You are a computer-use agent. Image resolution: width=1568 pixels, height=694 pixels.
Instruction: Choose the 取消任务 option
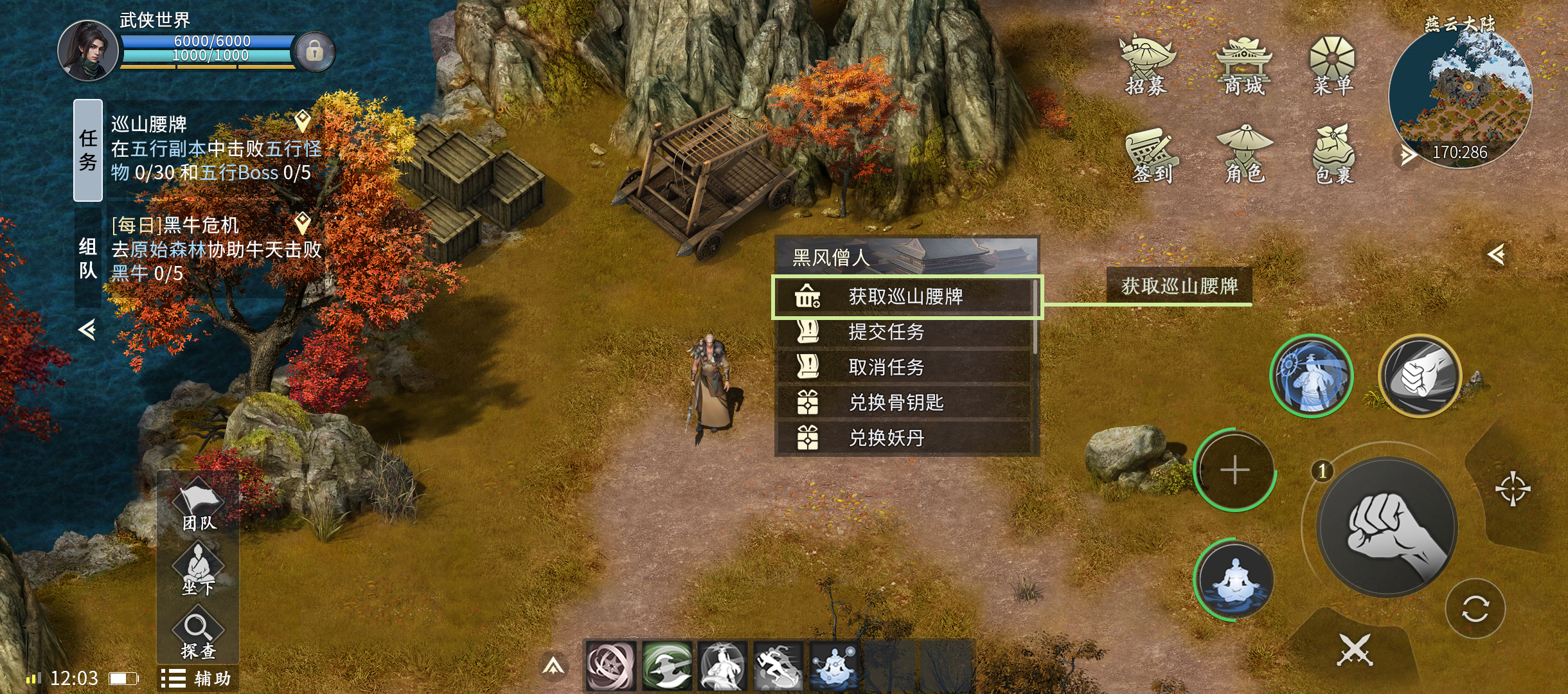pyautogui.click(x=905, y=368)
